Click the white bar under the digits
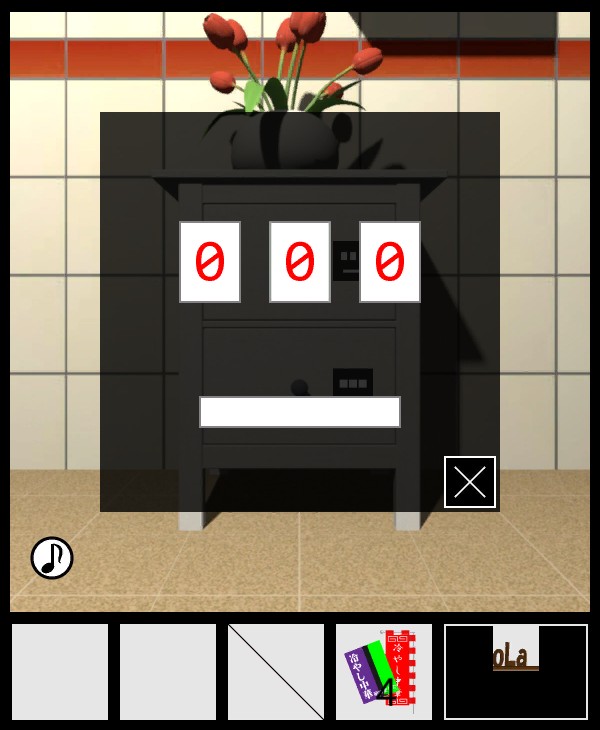This screenshot has height=730, width=600. point(300,412)
